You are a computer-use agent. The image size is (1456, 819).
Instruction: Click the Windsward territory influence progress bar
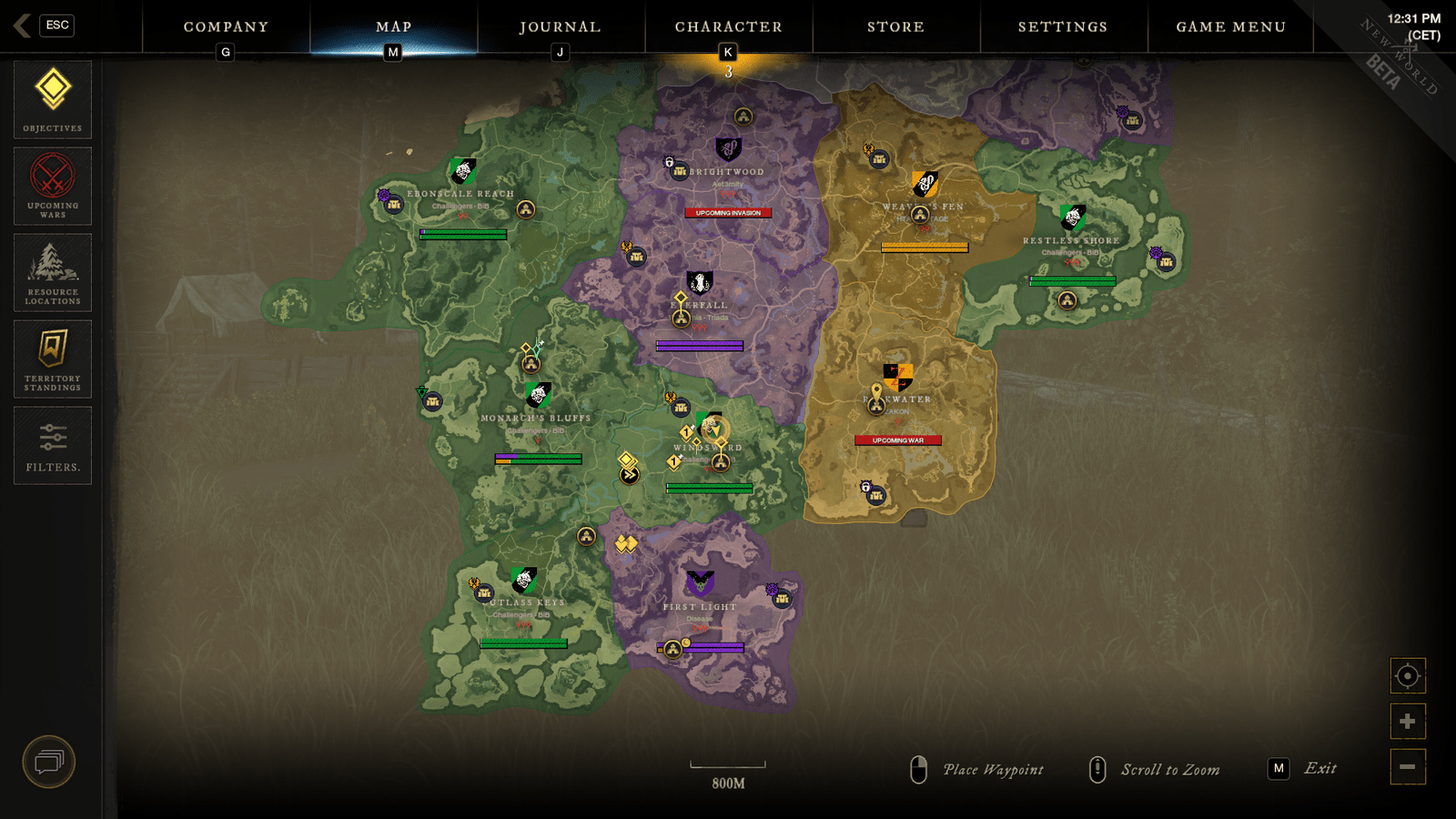click(708, 487)
